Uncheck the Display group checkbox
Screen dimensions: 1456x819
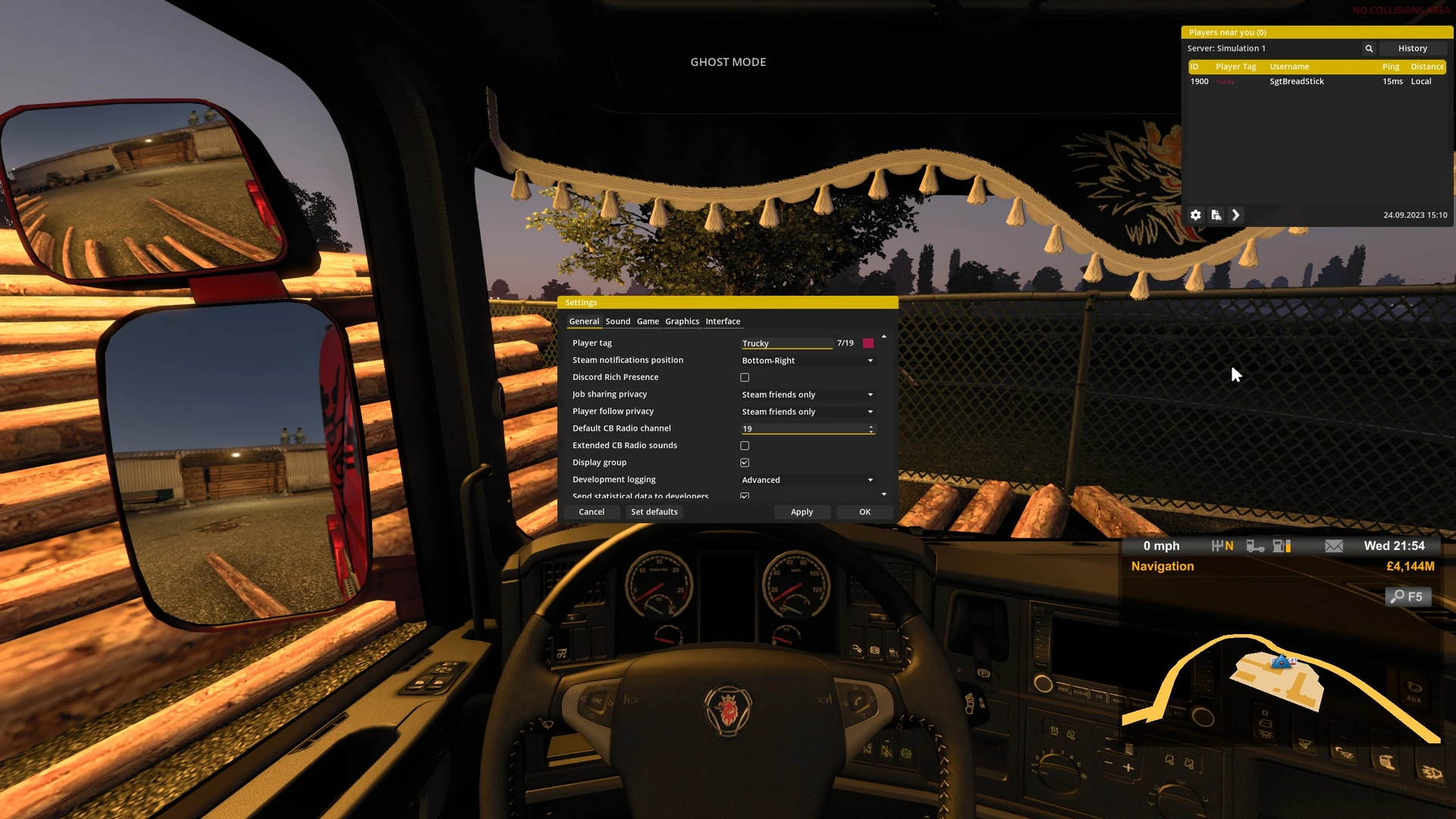745,463
